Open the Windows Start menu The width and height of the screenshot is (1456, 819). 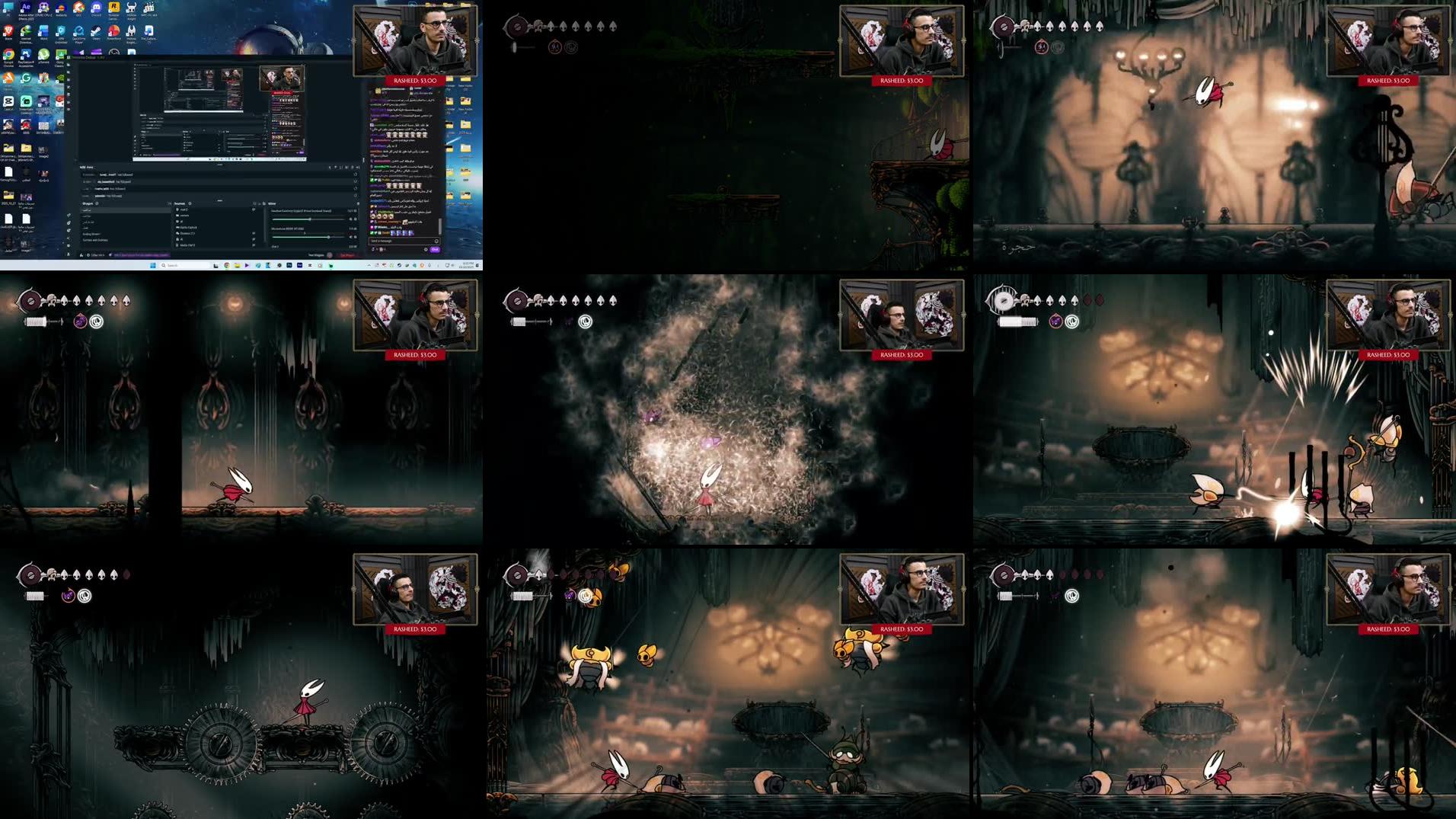(x=152, y=265)
